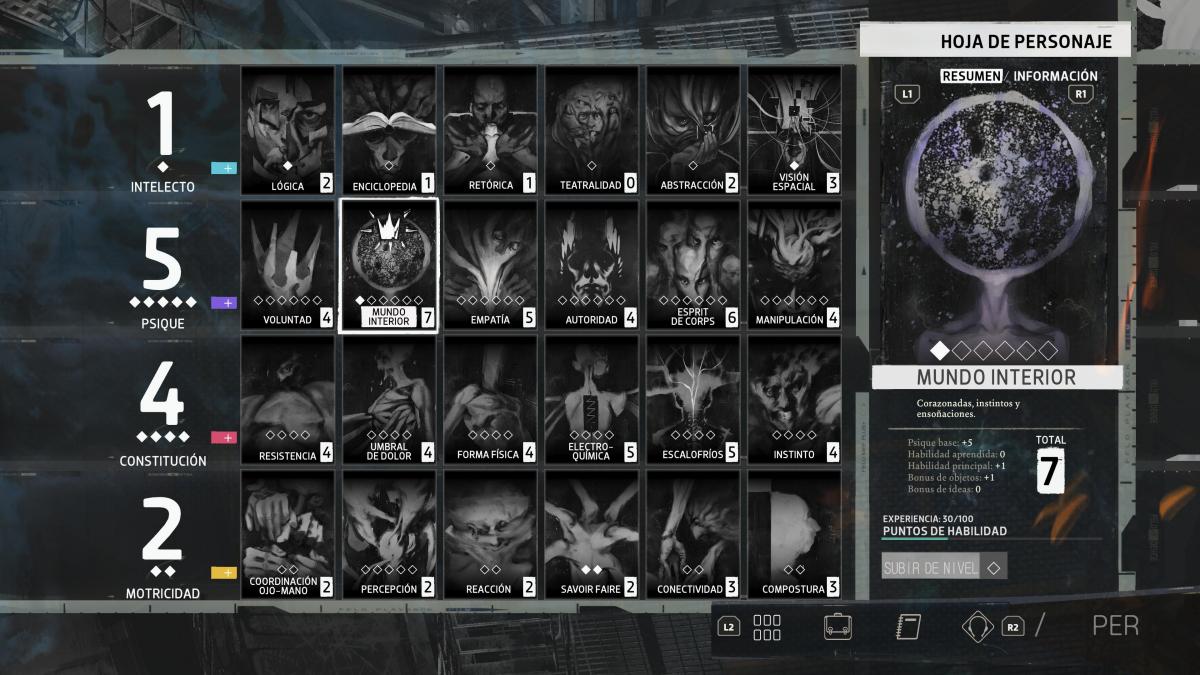
Task: Select the Voluntad skill card
Action: 287,266
